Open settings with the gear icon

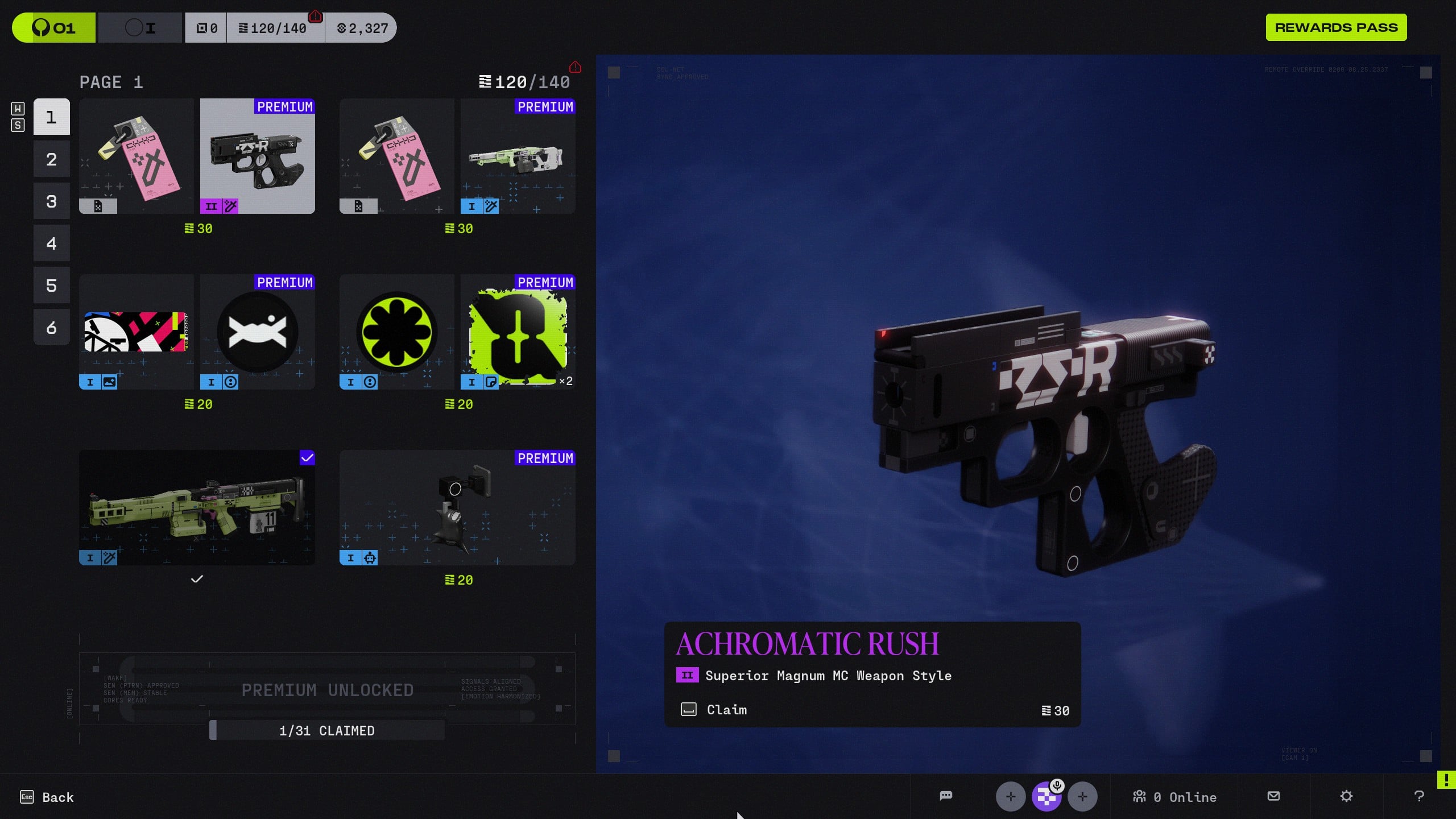[1346, 796]
